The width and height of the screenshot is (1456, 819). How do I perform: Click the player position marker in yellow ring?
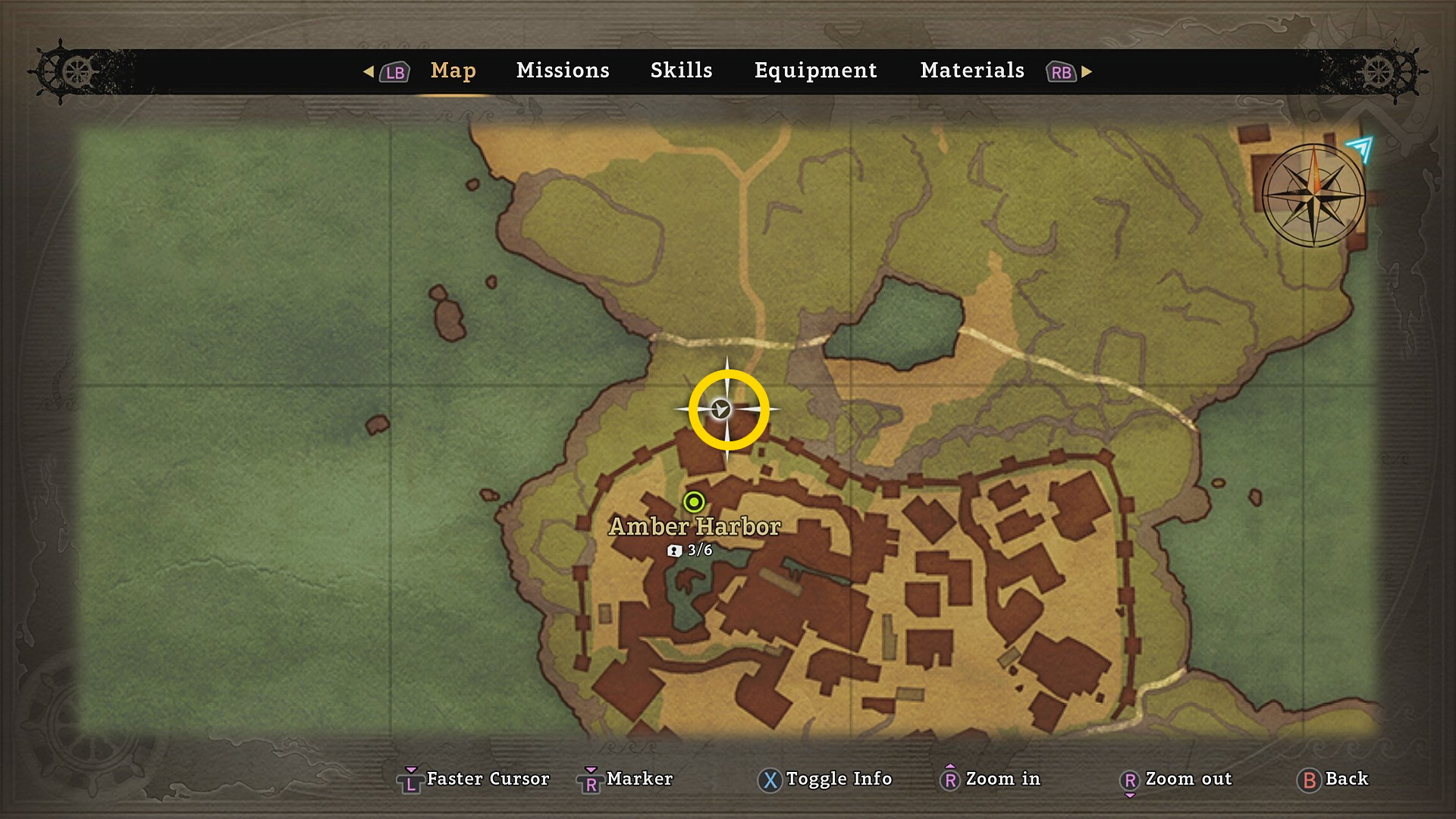click(x=721, y=409)
